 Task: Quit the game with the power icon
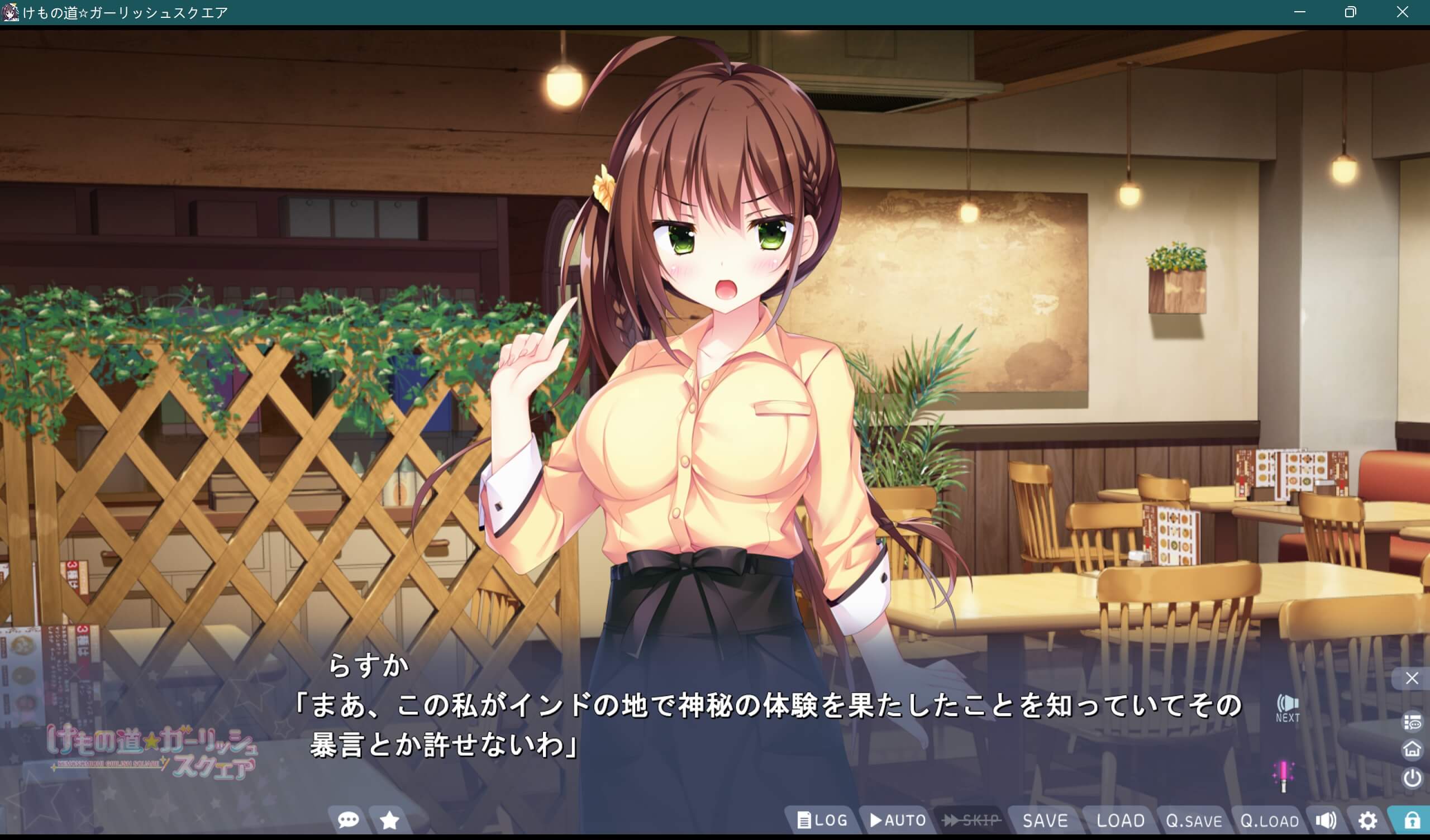1412,777
